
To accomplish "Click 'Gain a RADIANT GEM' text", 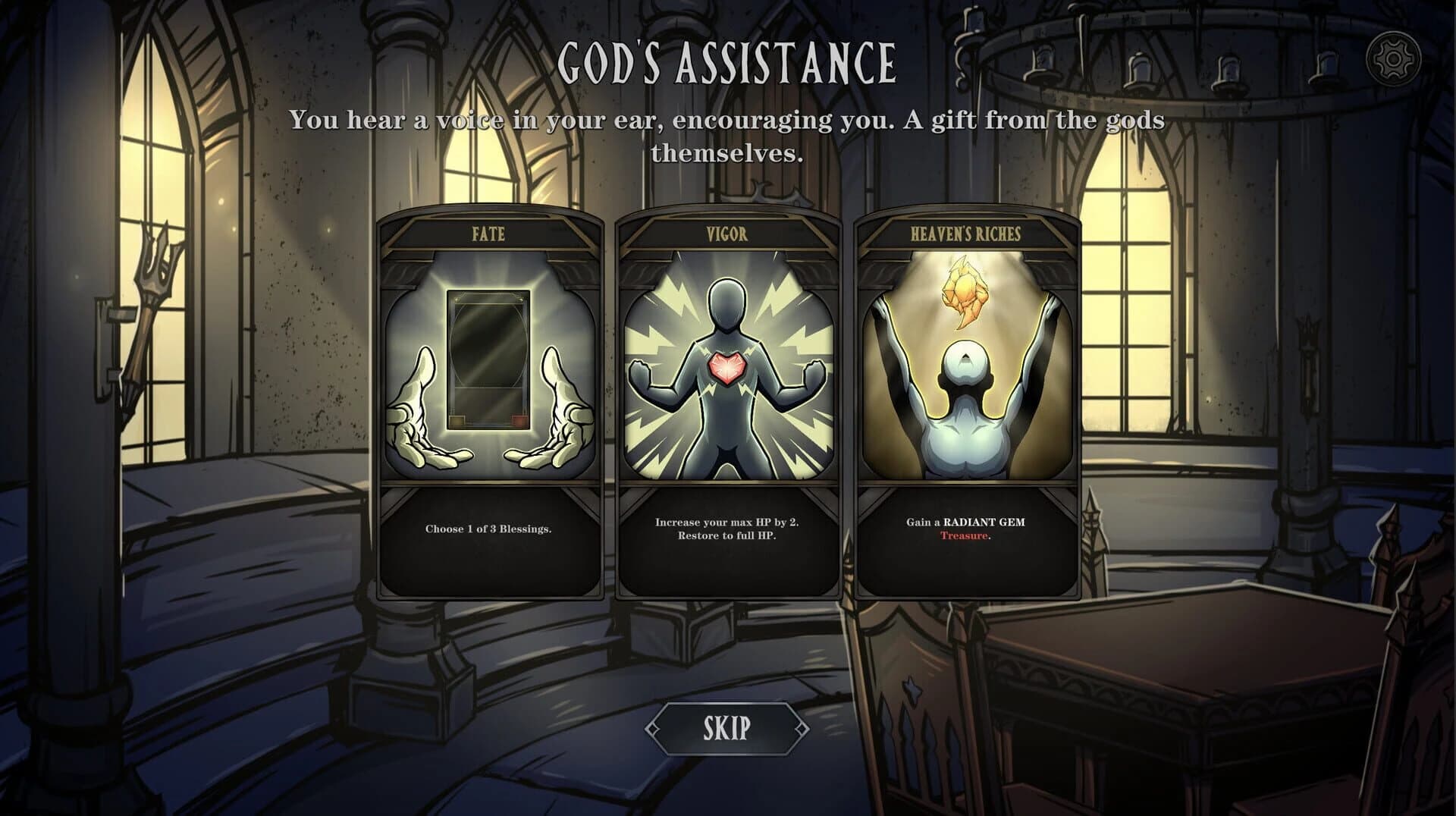I will click(965, 522).
